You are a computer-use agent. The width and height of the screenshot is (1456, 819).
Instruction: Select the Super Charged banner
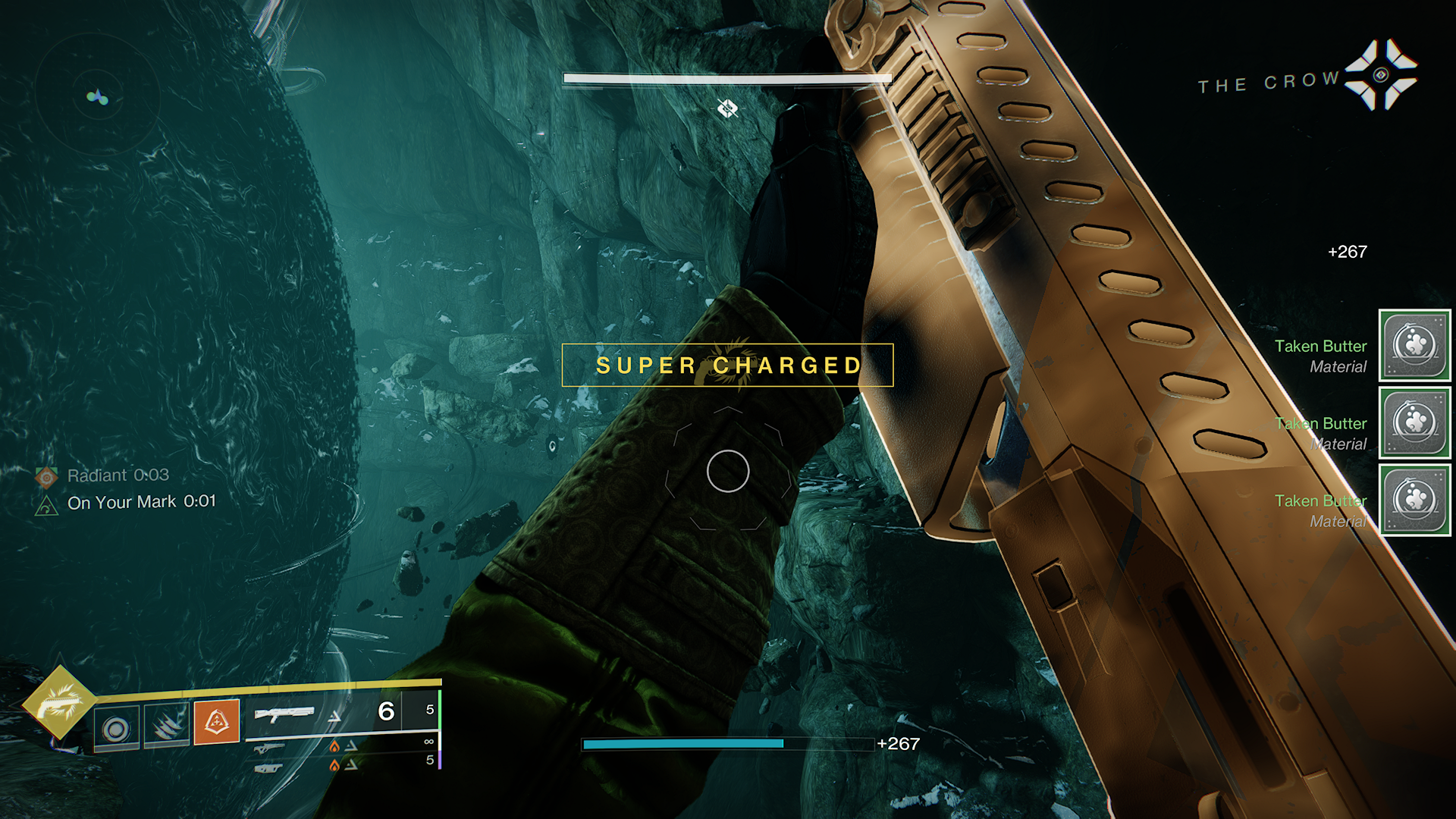(726, 366)
